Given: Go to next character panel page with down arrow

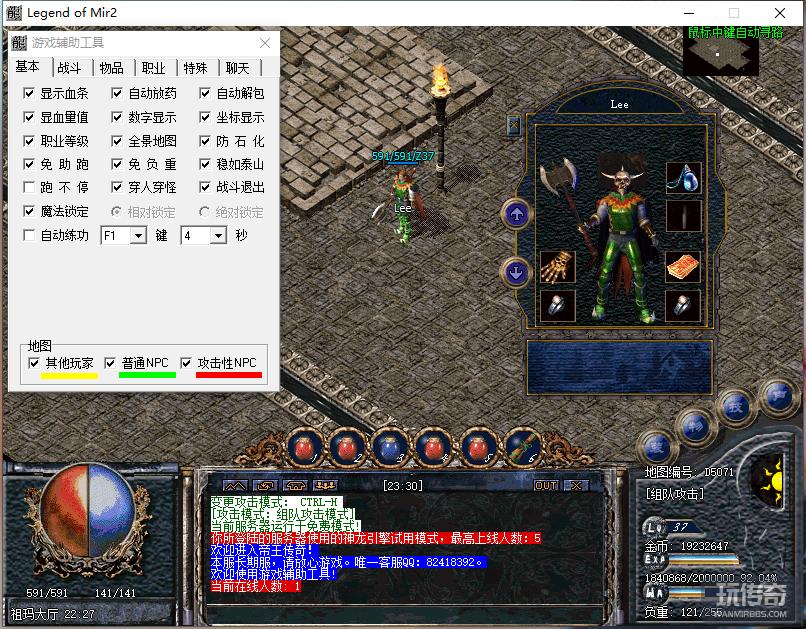Looking at the screenshot, I should pos(516,271).
